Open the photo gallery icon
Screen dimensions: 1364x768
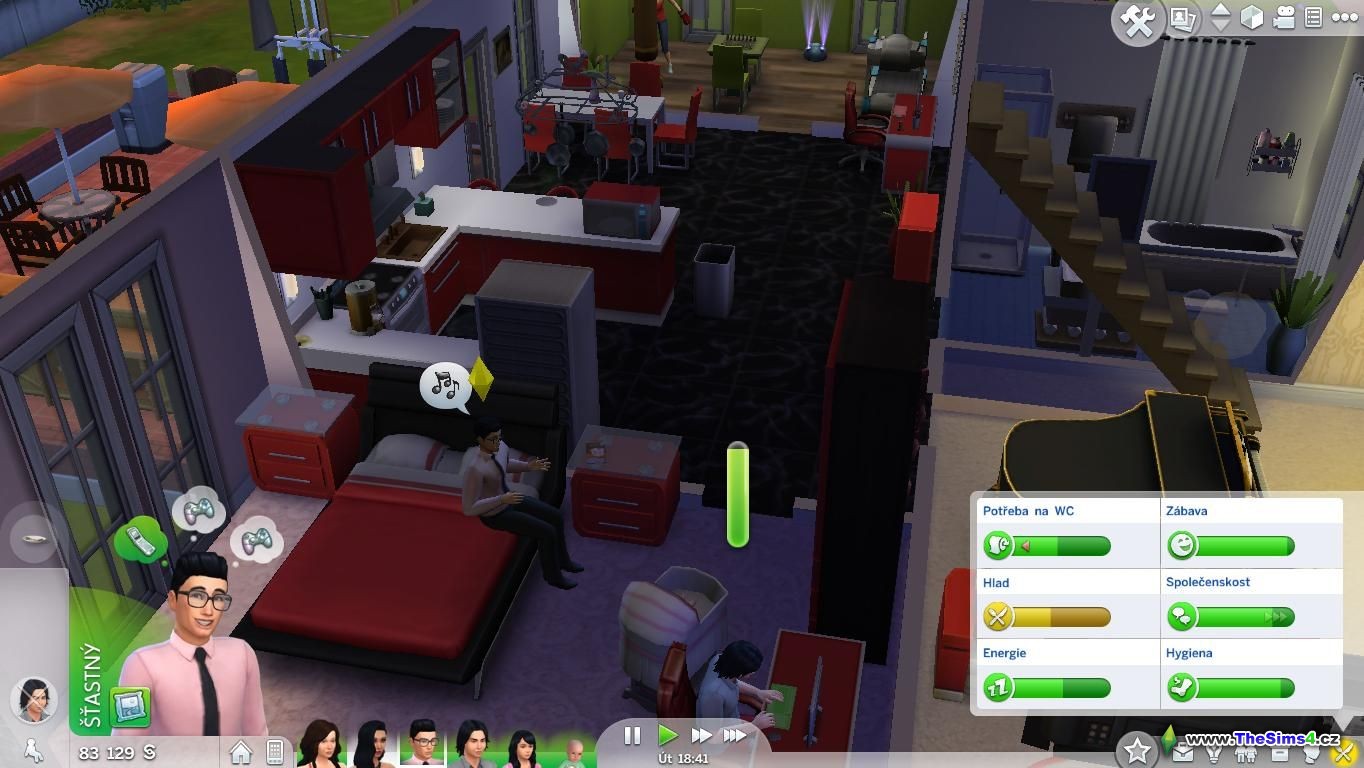coord(1184,18)
